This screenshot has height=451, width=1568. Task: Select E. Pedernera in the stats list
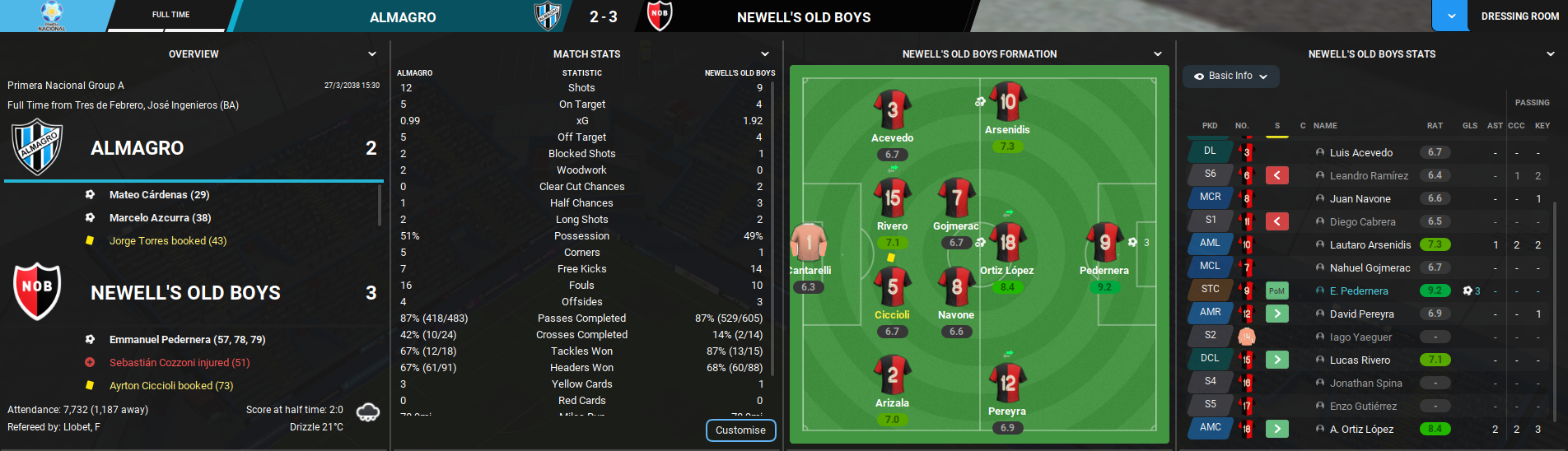click(1358, 291)
